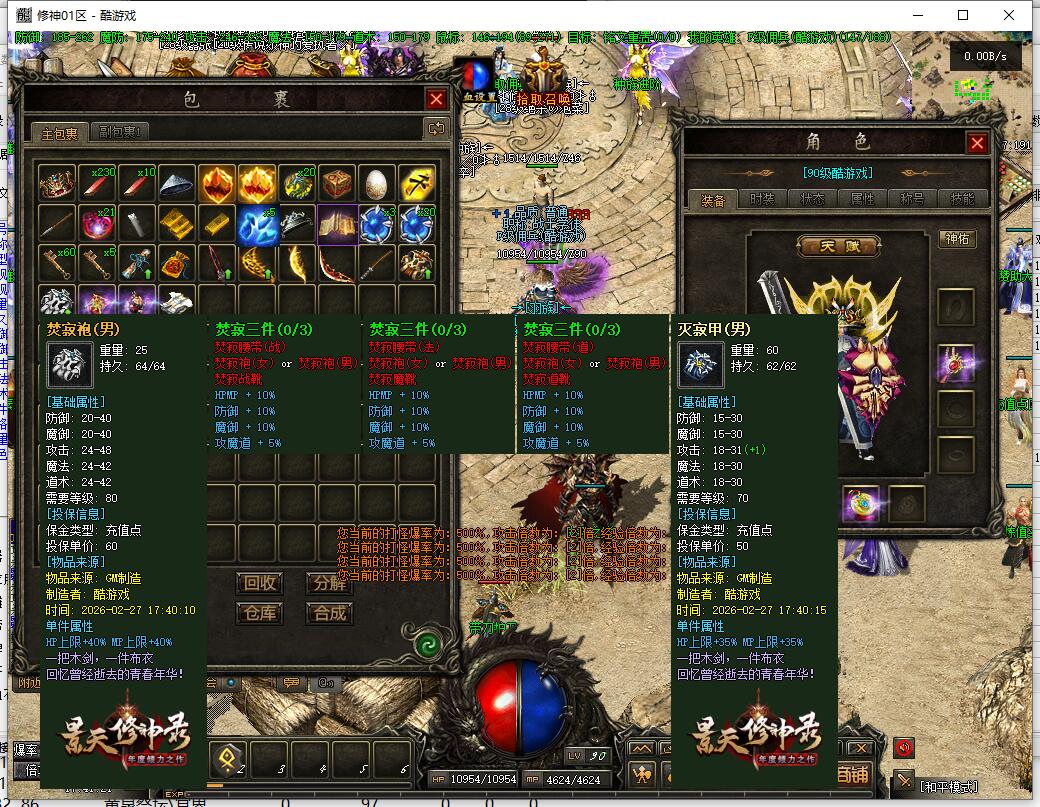The image size is (1040, 807).
Task: Open the 属性 attributes tab
Action: pyautogui.click(x=862, y=199)
